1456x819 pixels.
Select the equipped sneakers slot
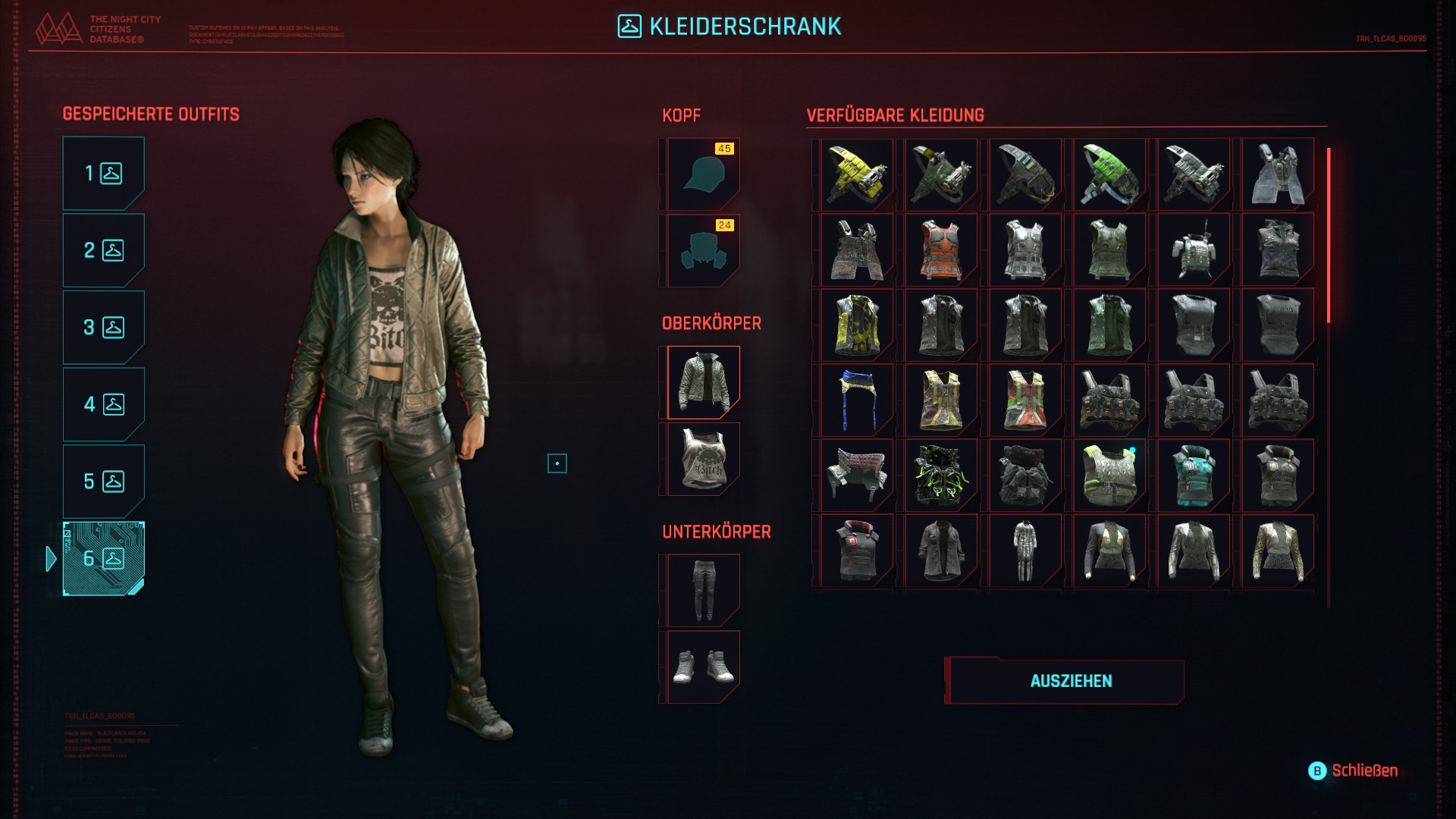(x=703, y=667)
